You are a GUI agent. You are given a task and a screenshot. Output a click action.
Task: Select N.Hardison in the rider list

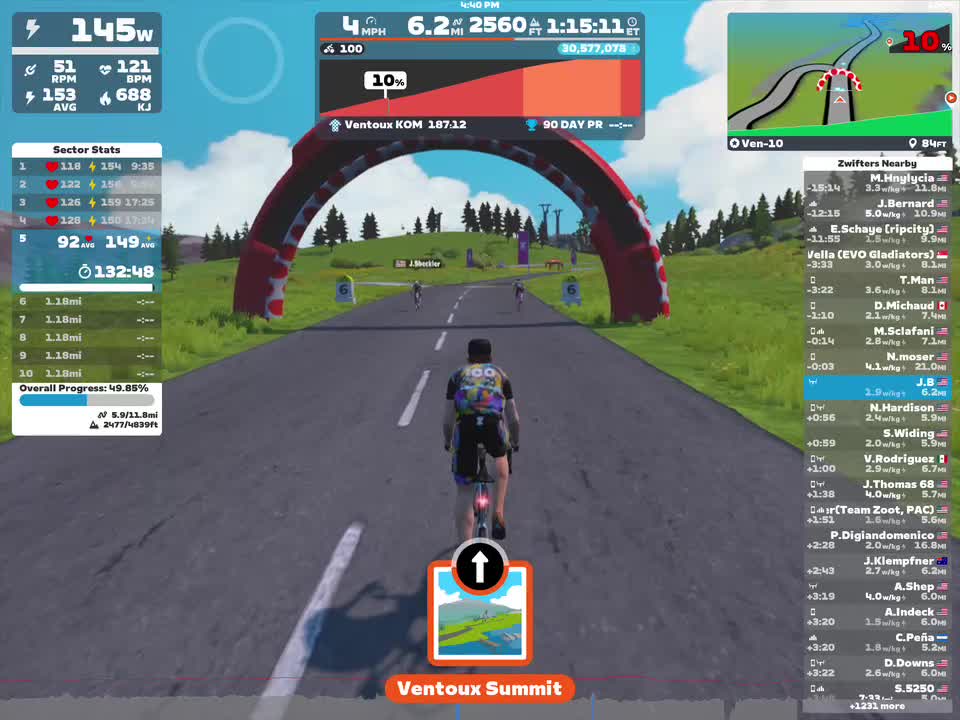click(x=877, y=413)
